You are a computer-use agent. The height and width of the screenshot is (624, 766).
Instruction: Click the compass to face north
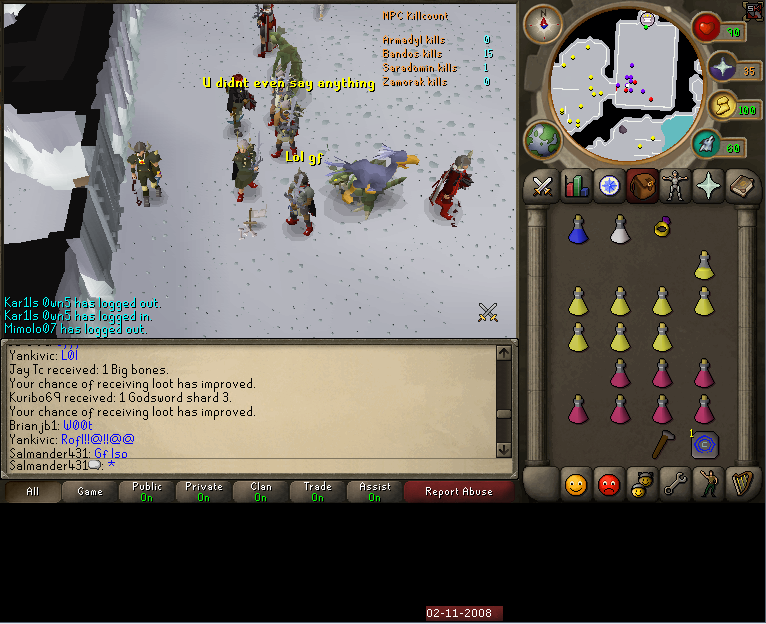coord(544,21)
